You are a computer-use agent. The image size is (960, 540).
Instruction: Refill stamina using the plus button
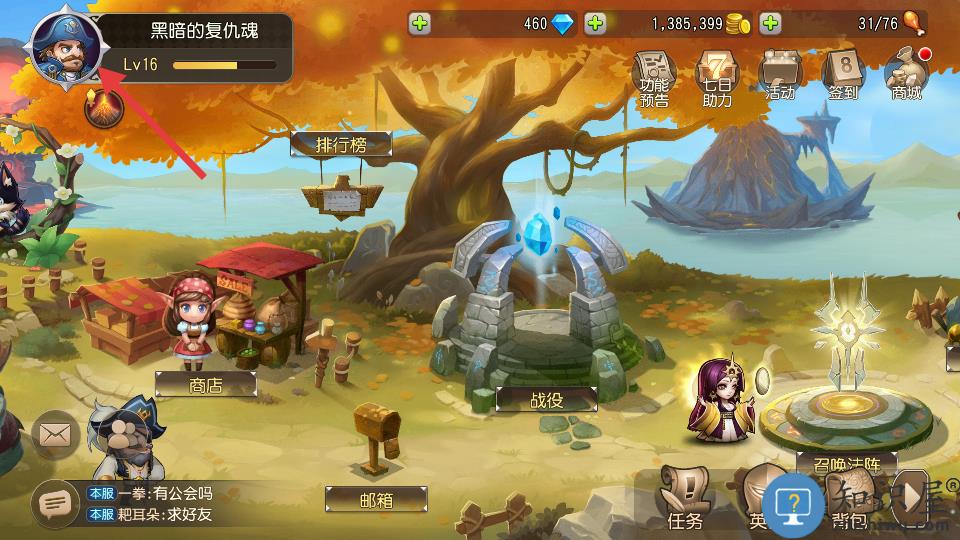pyautogui.click(x=770, y=23)
